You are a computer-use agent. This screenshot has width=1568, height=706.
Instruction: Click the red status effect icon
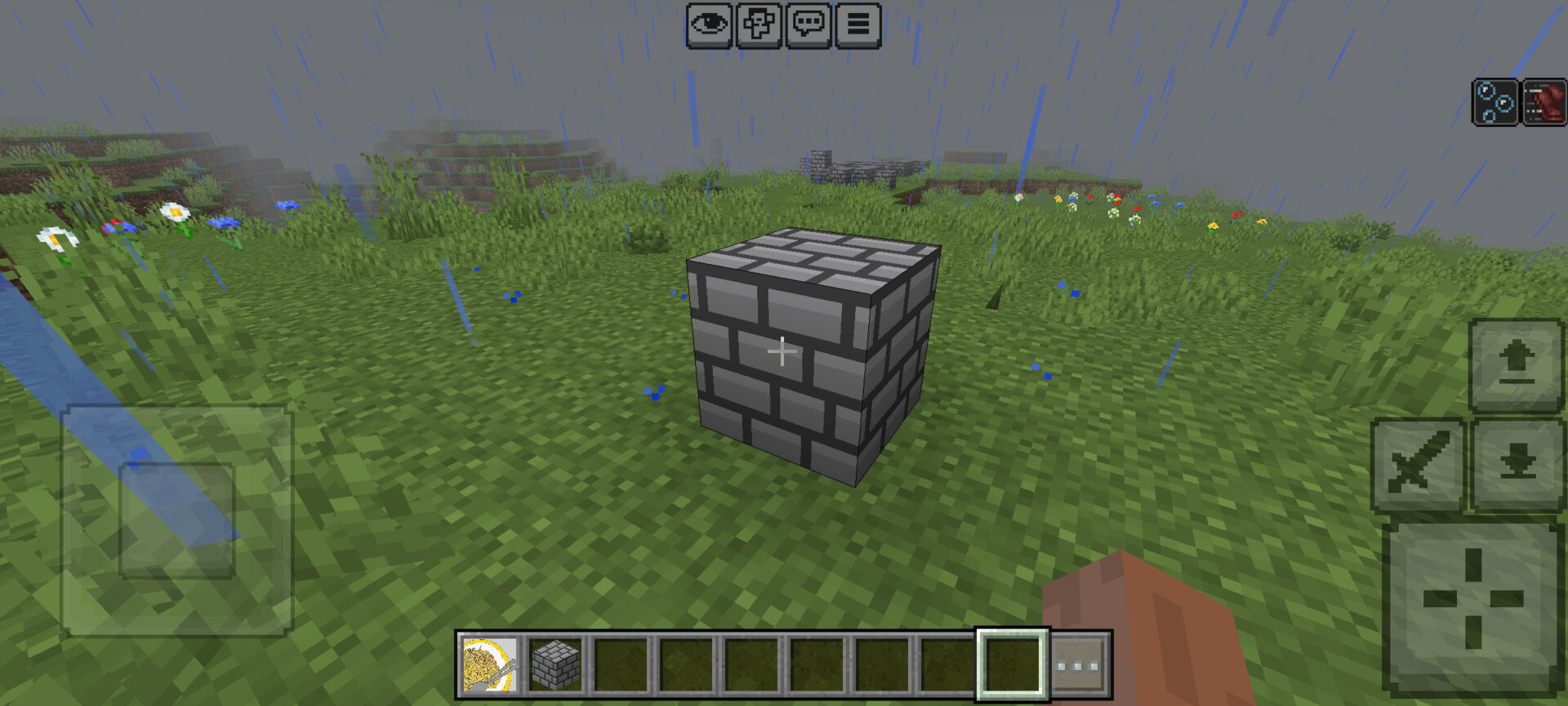click(1543, 102)
